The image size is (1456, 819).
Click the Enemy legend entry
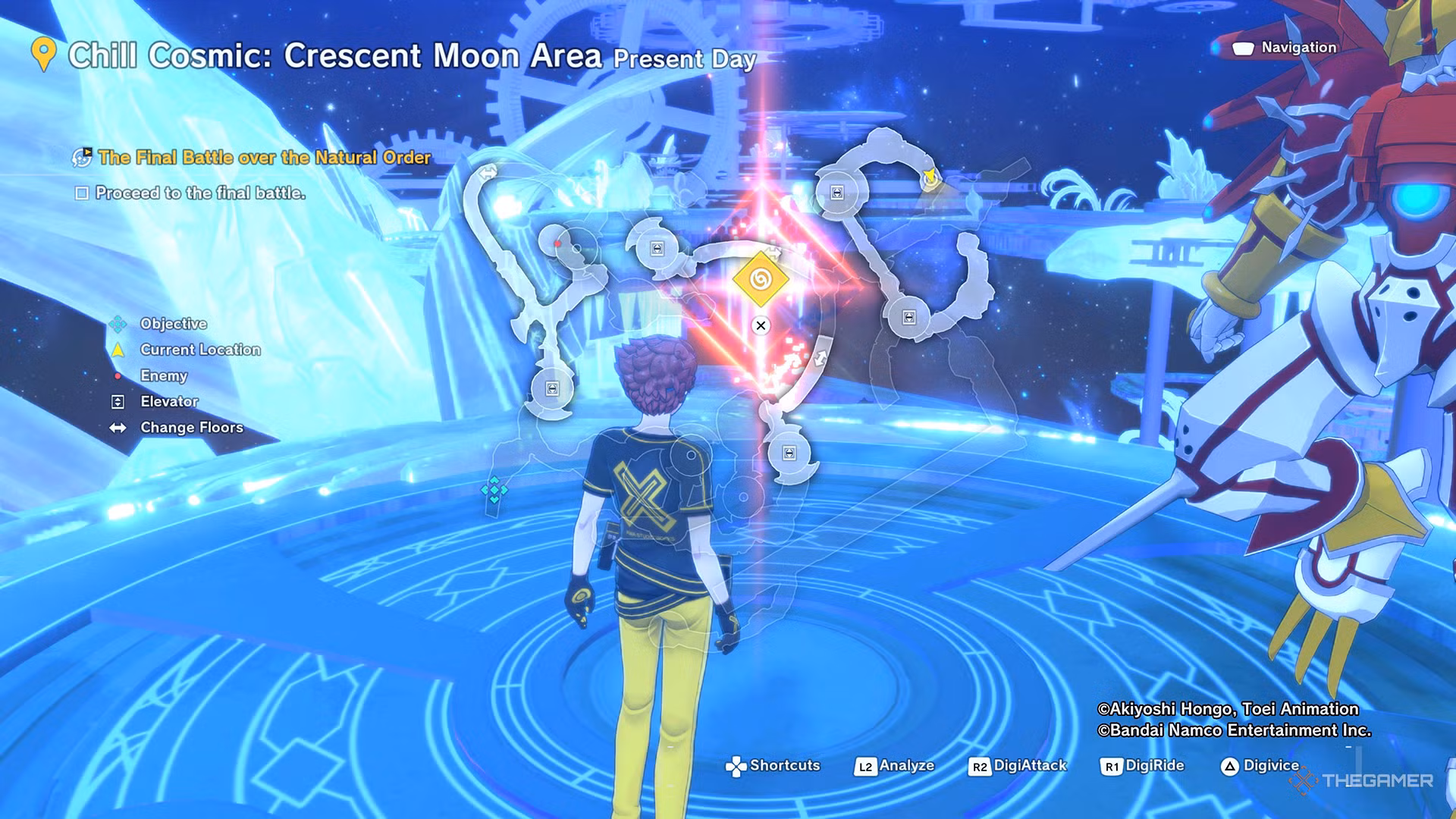[163, 375]
